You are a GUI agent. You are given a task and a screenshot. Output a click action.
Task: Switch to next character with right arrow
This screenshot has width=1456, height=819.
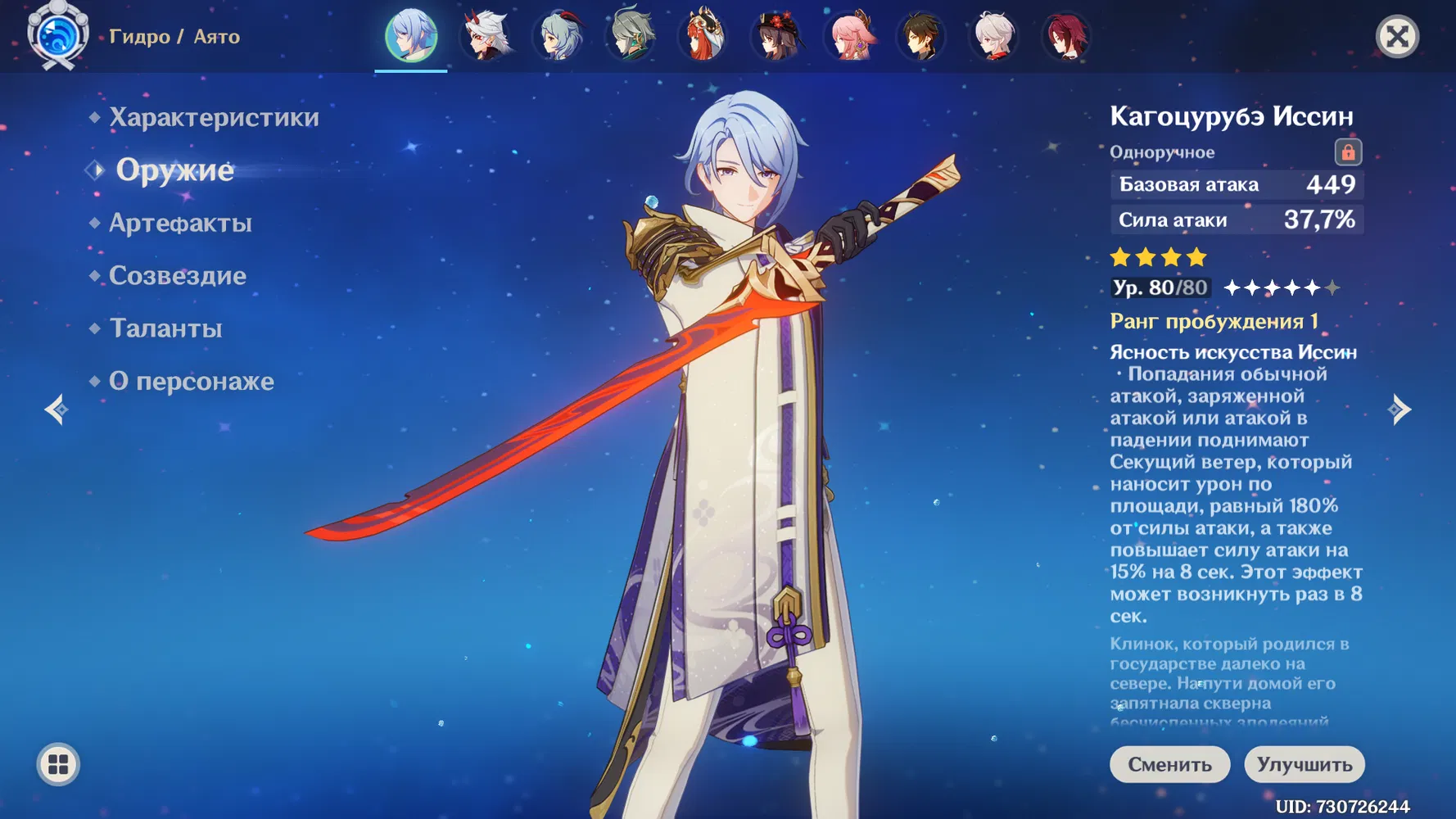1399,409
